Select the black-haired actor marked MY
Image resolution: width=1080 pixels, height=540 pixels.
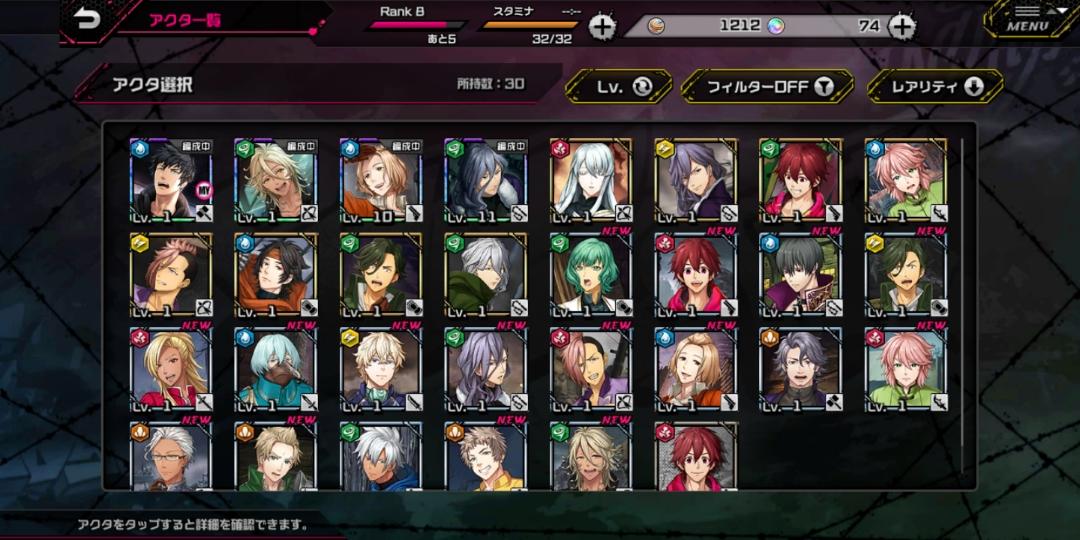(x=171, y=181)
